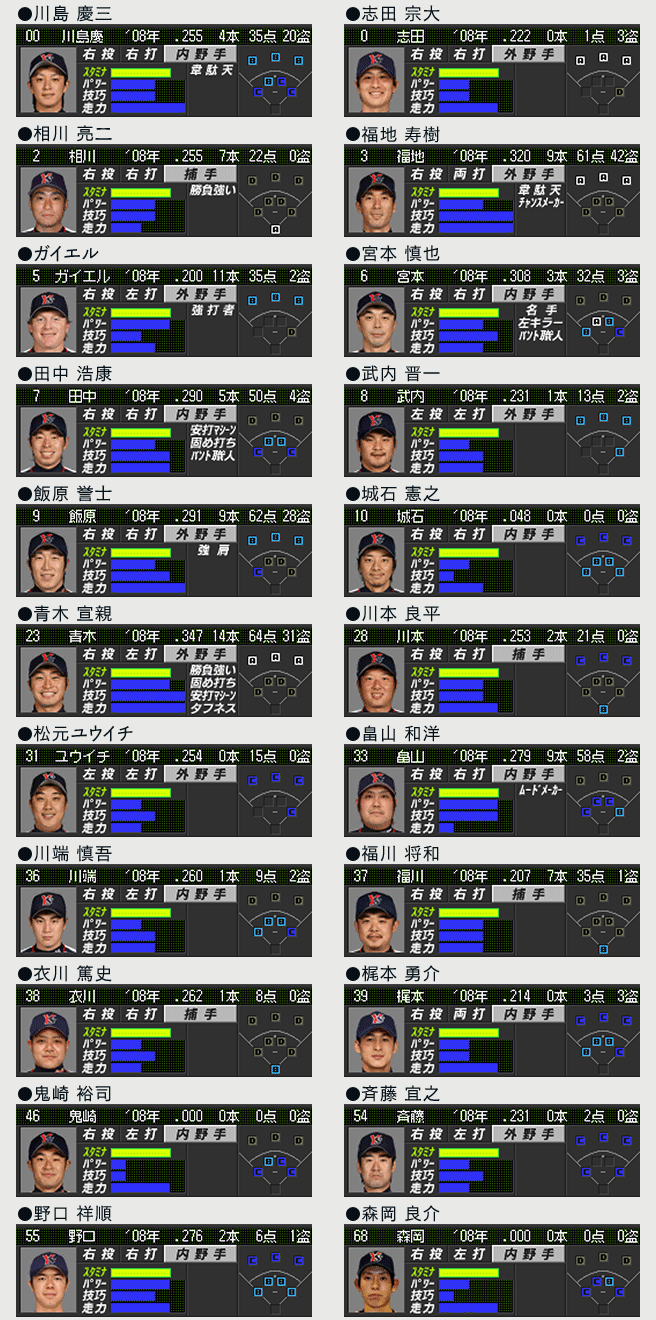The width and height of the screenshot is (656, 1320).
Task: Choose the 田中浩康 number 7 card
Action: pos(164,432)
